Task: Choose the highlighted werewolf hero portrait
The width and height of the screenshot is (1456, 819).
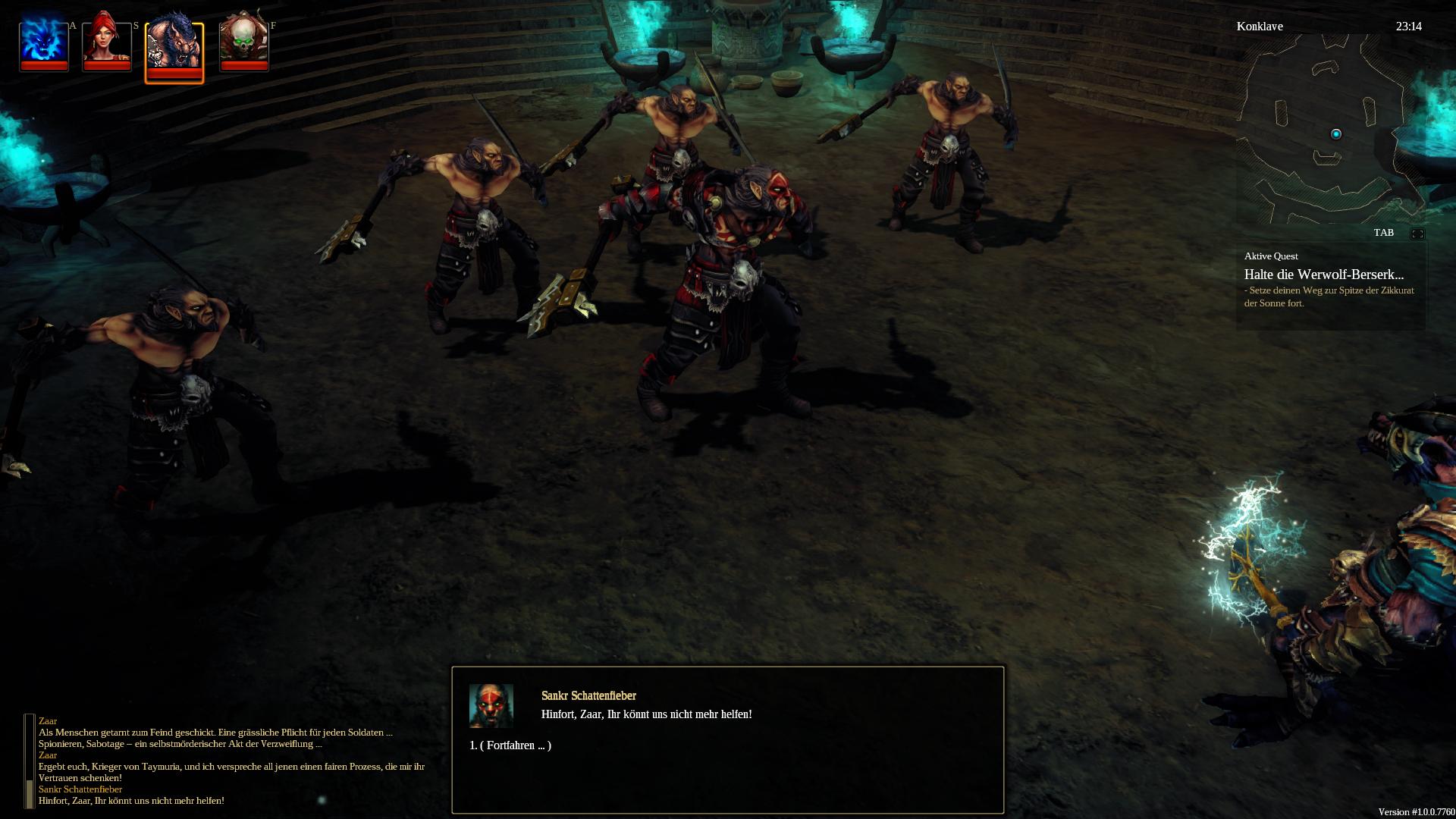Action: pyautogui.click(x=174, y=49)
